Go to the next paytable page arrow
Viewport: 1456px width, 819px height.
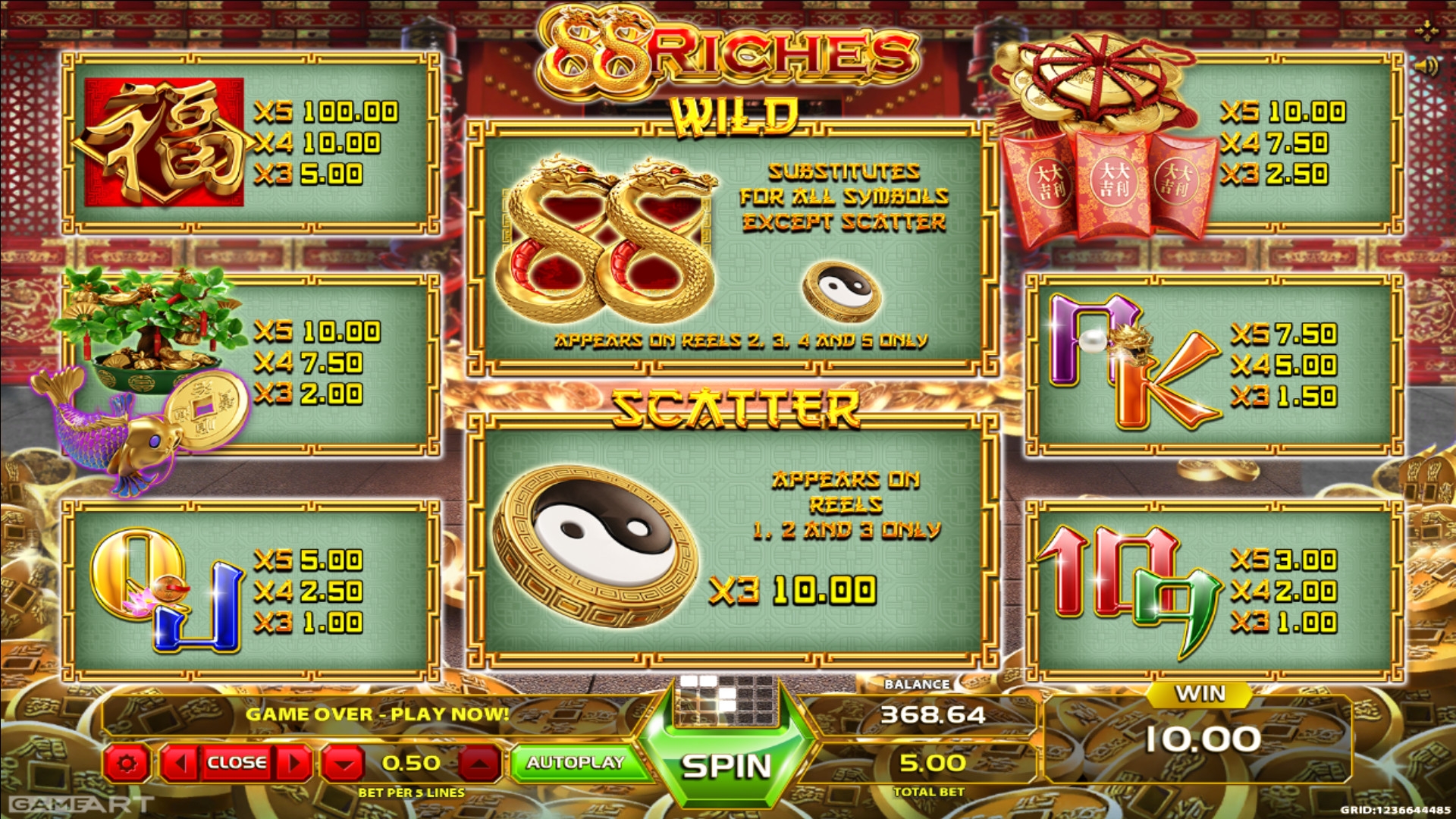(x=296, y=763)
